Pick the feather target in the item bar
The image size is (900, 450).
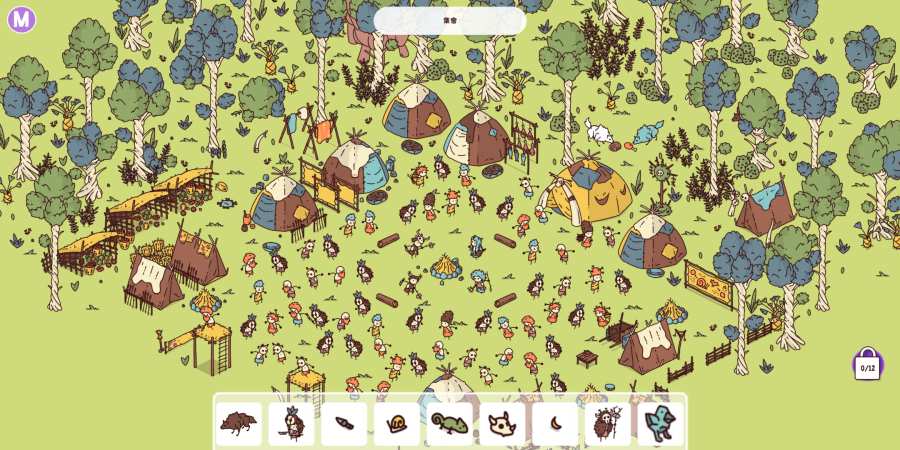345,424
